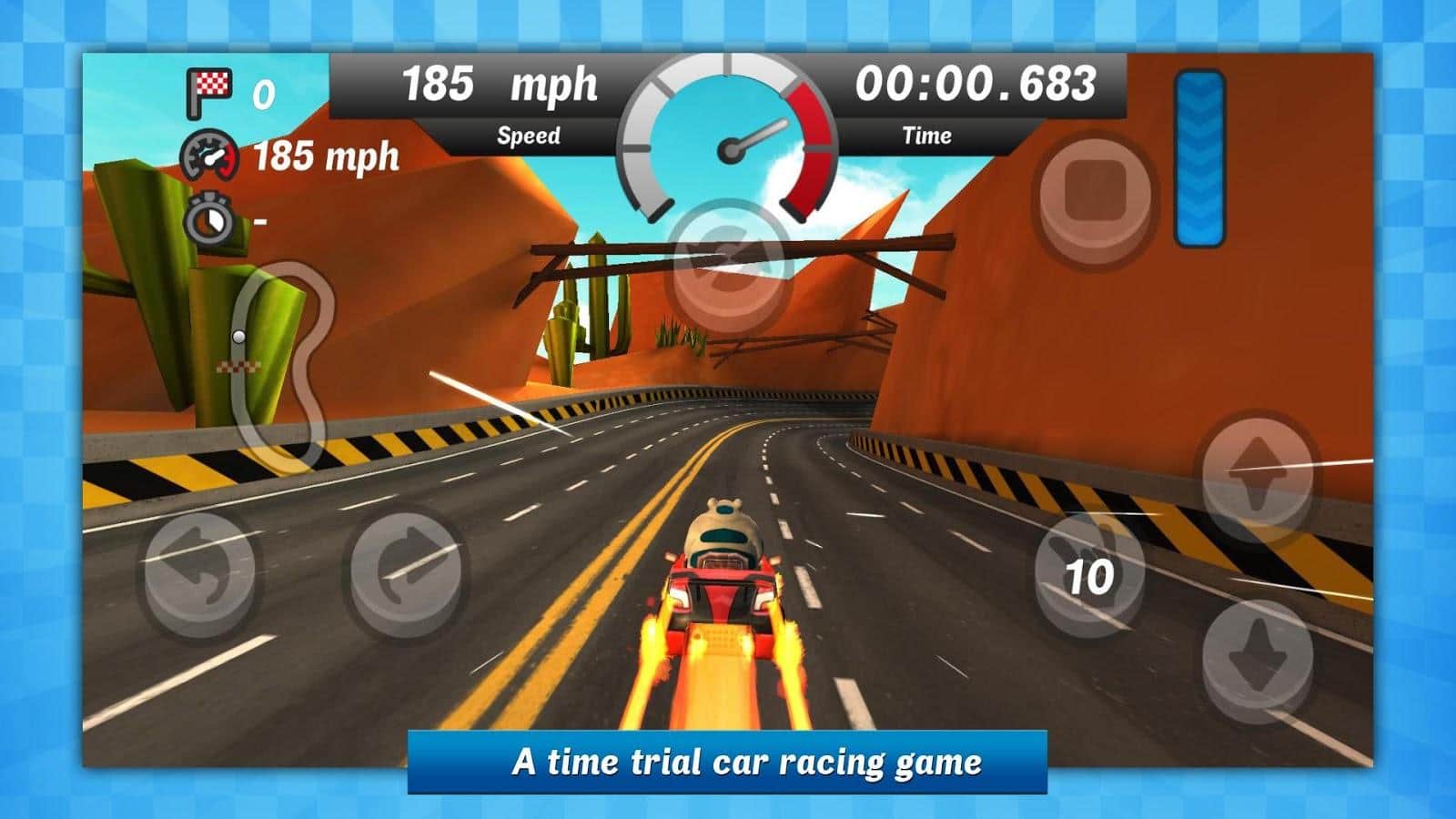
Task: Hit the down-arrow brake button
Action: 1257,657
